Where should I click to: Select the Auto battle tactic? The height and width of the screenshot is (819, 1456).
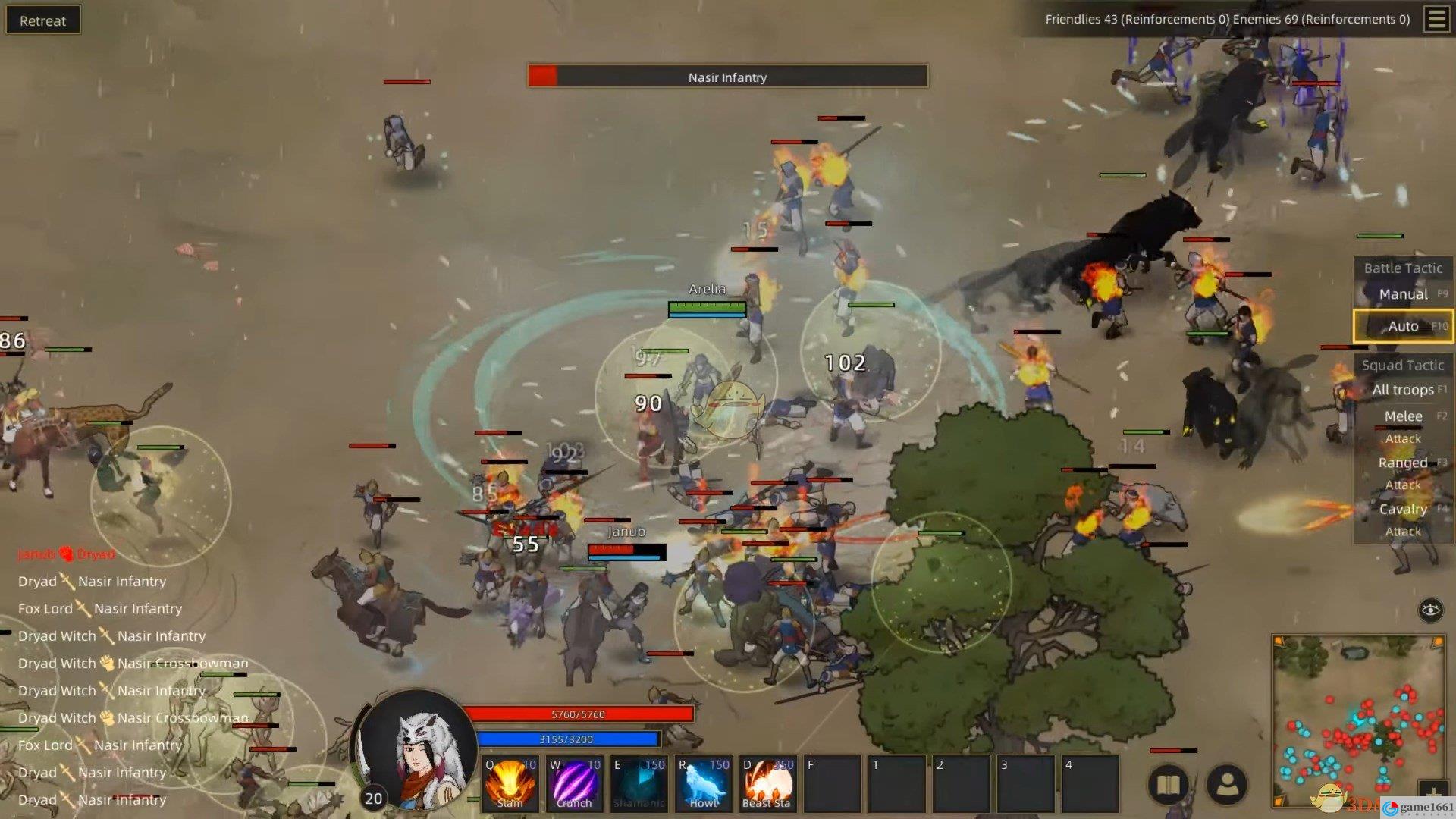click(1403, 326)
